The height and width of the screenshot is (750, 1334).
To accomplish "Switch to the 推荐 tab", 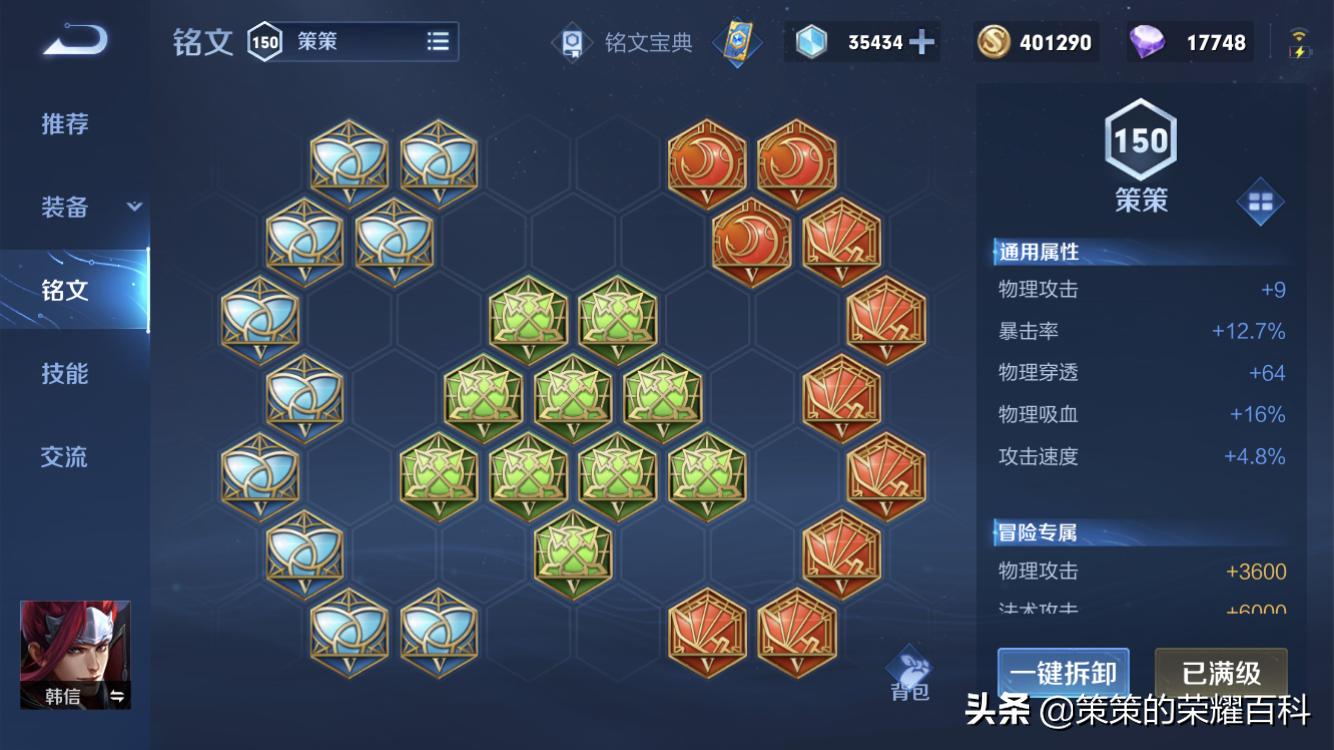I will click(62, 124).
